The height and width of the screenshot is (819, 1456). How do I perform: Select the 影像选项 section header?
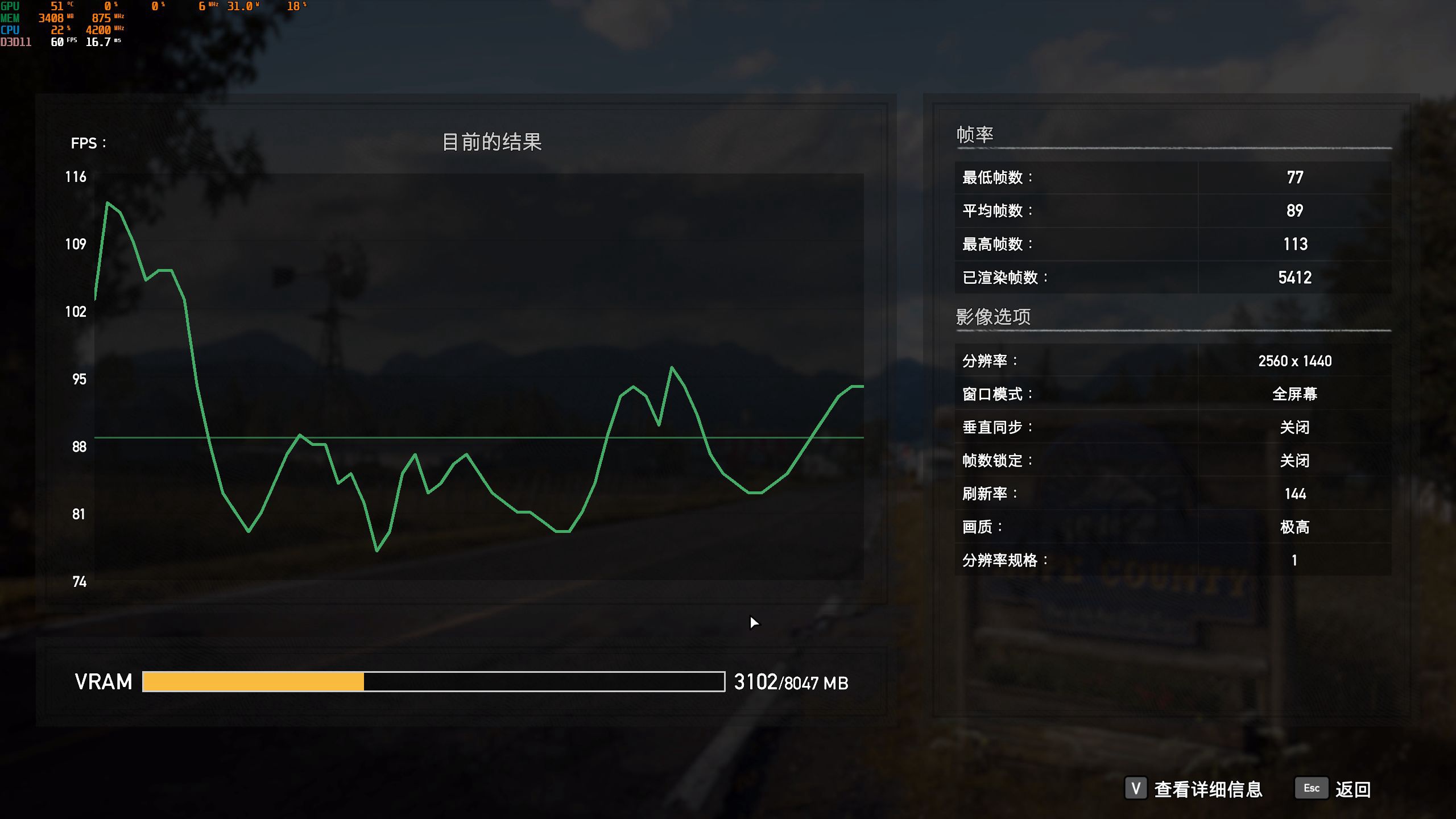[x=994, y=317]
